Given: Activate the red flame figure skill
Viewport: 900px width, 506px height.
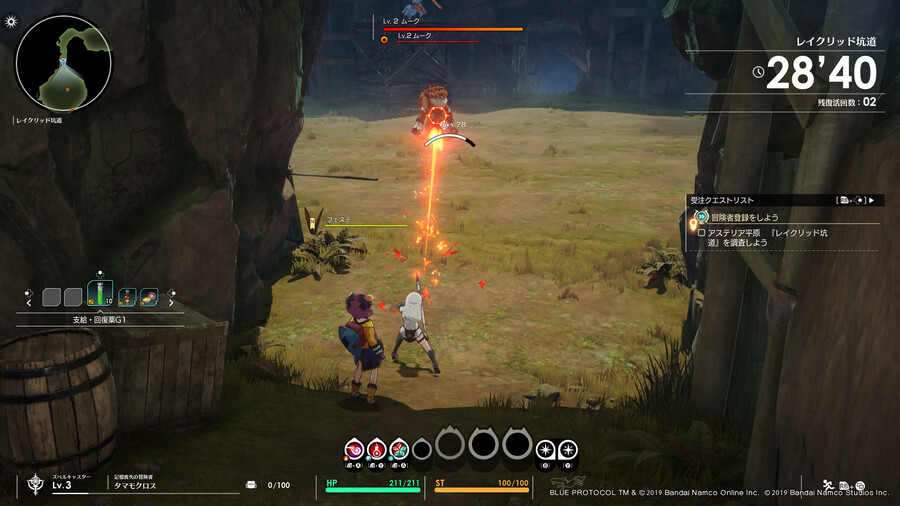Looking at the screenshot, I should (377, 449).
